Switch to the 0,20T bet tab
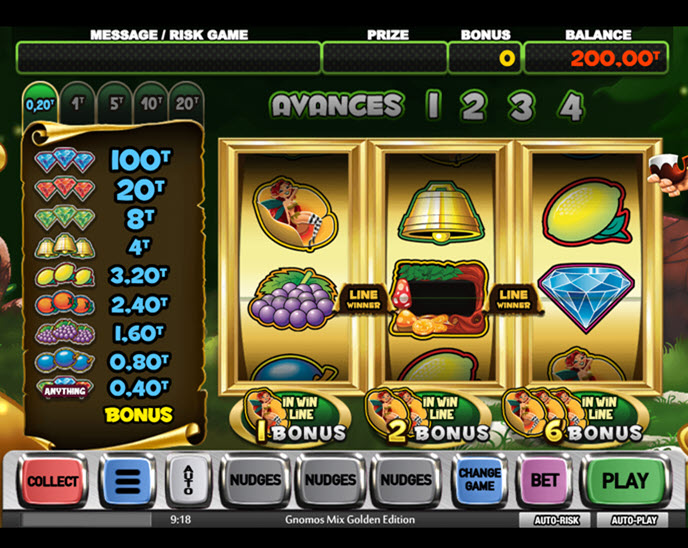 40,103
